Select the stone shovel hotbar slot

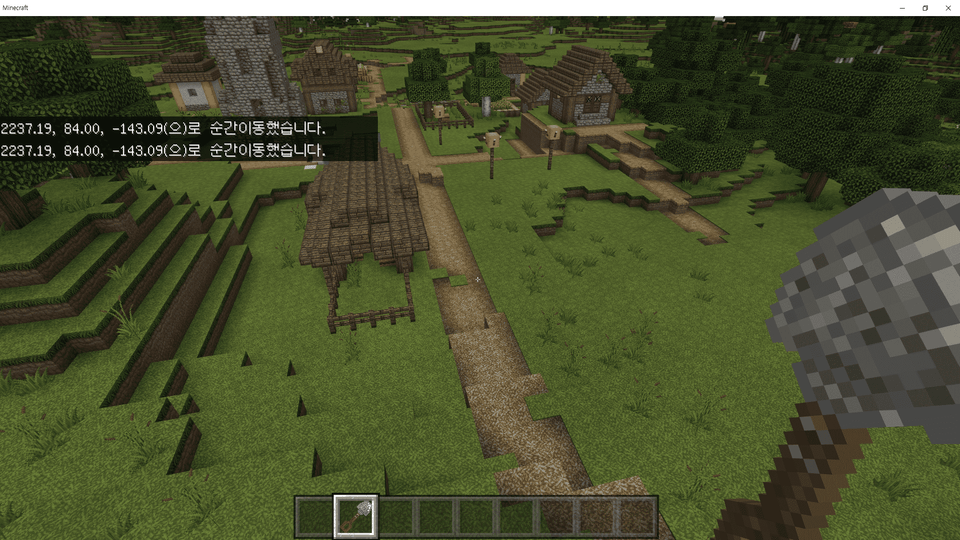pos(356,516)
